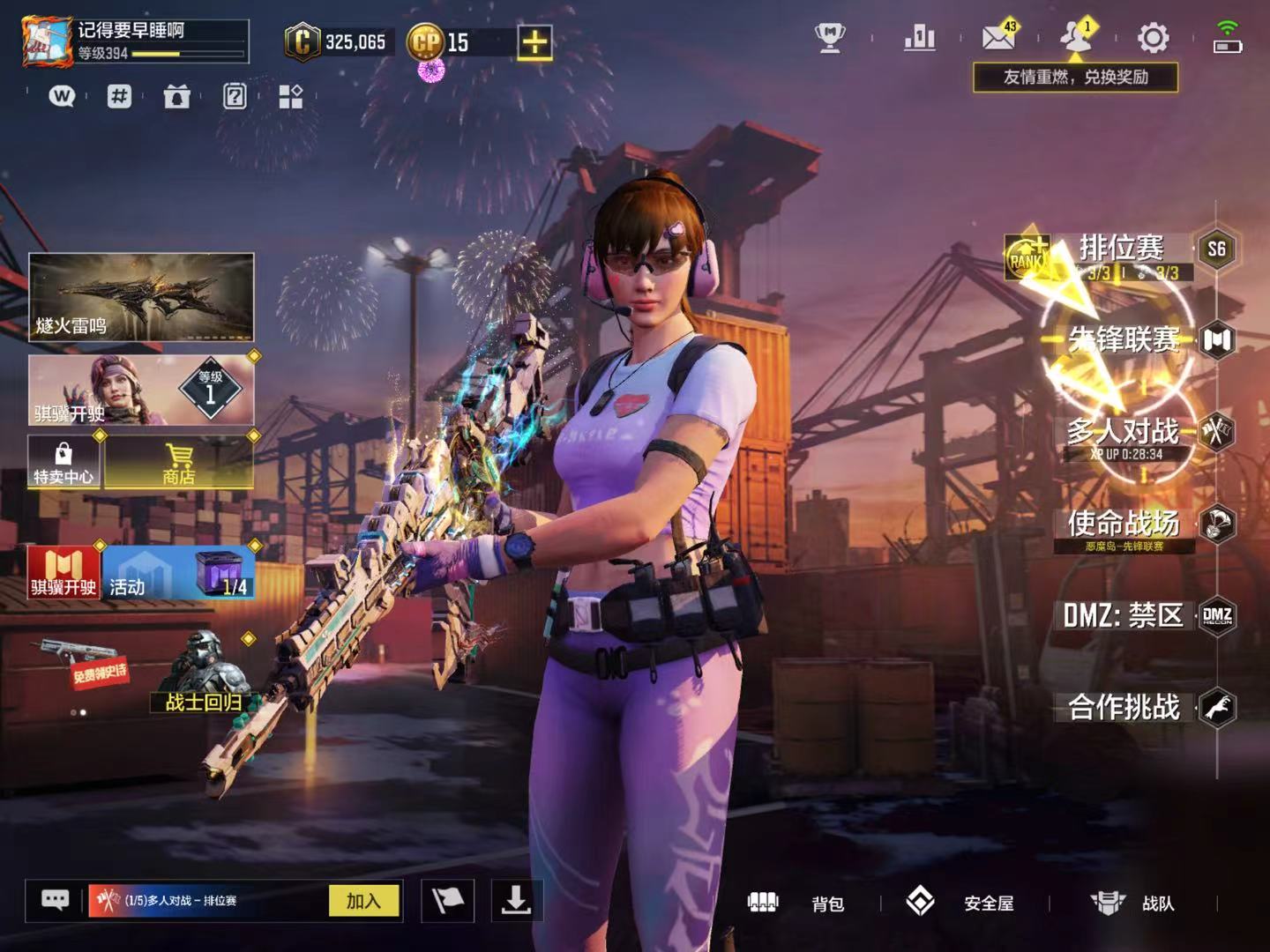
Task: Open the trophy achievements icon
Action: click(829, 38)
